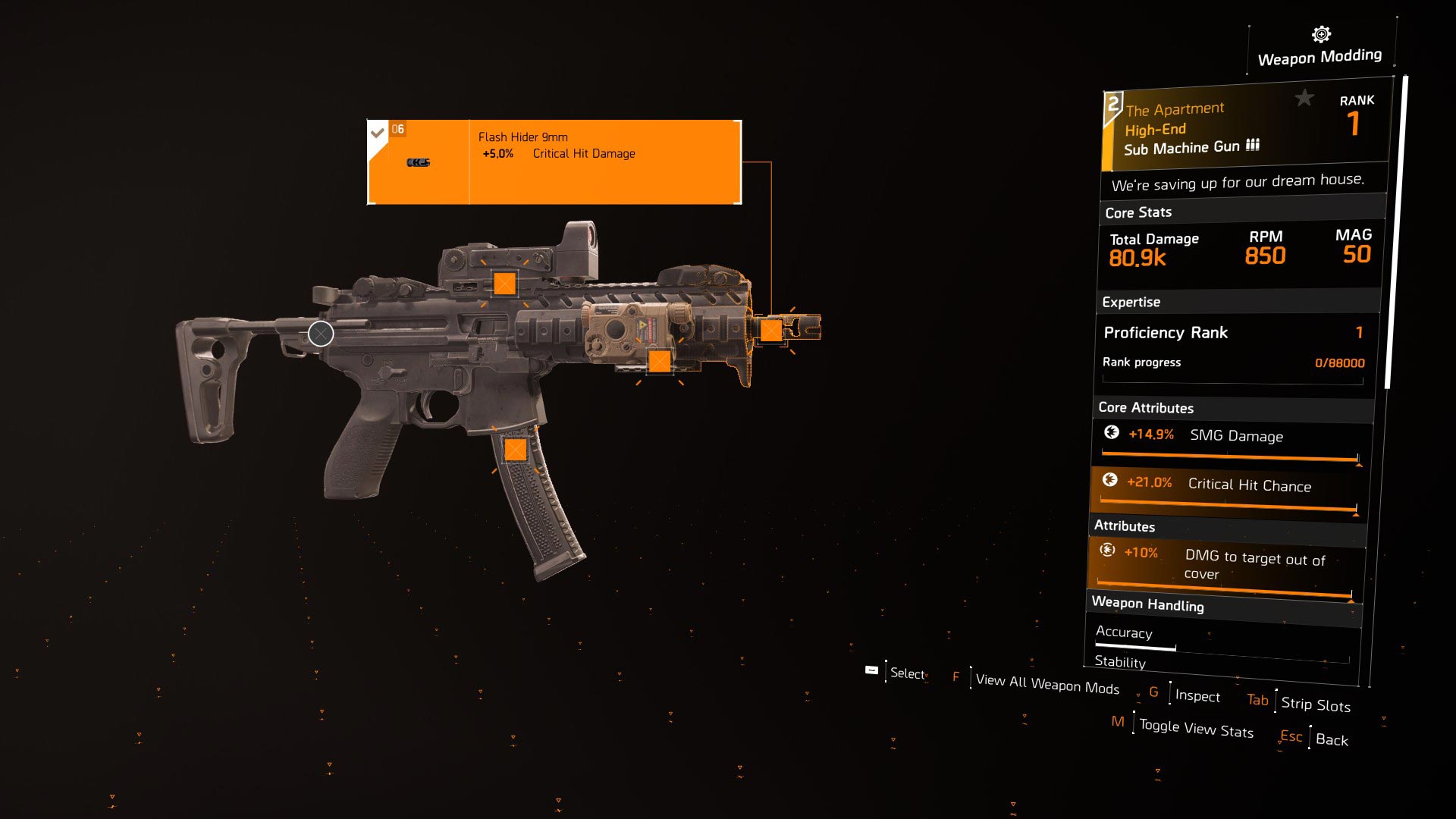Select the SMG Damage core attribute row
Viewport: 1456px width, 819px height.
click(1232, 442)
